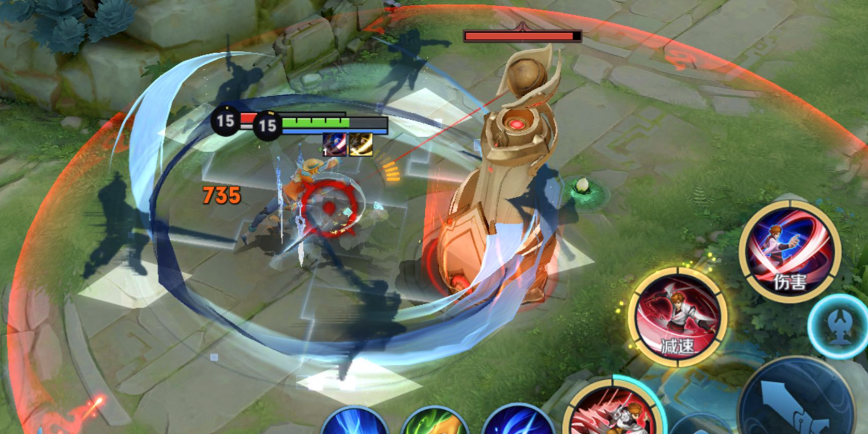Cast the 减速 slow skill

pos(677,317)
